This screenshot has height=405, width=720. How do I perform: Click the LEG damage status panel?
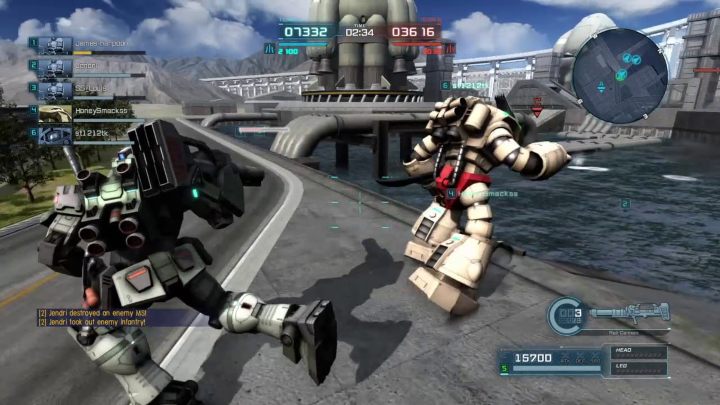pyautogui.click(x=638, y=368)
